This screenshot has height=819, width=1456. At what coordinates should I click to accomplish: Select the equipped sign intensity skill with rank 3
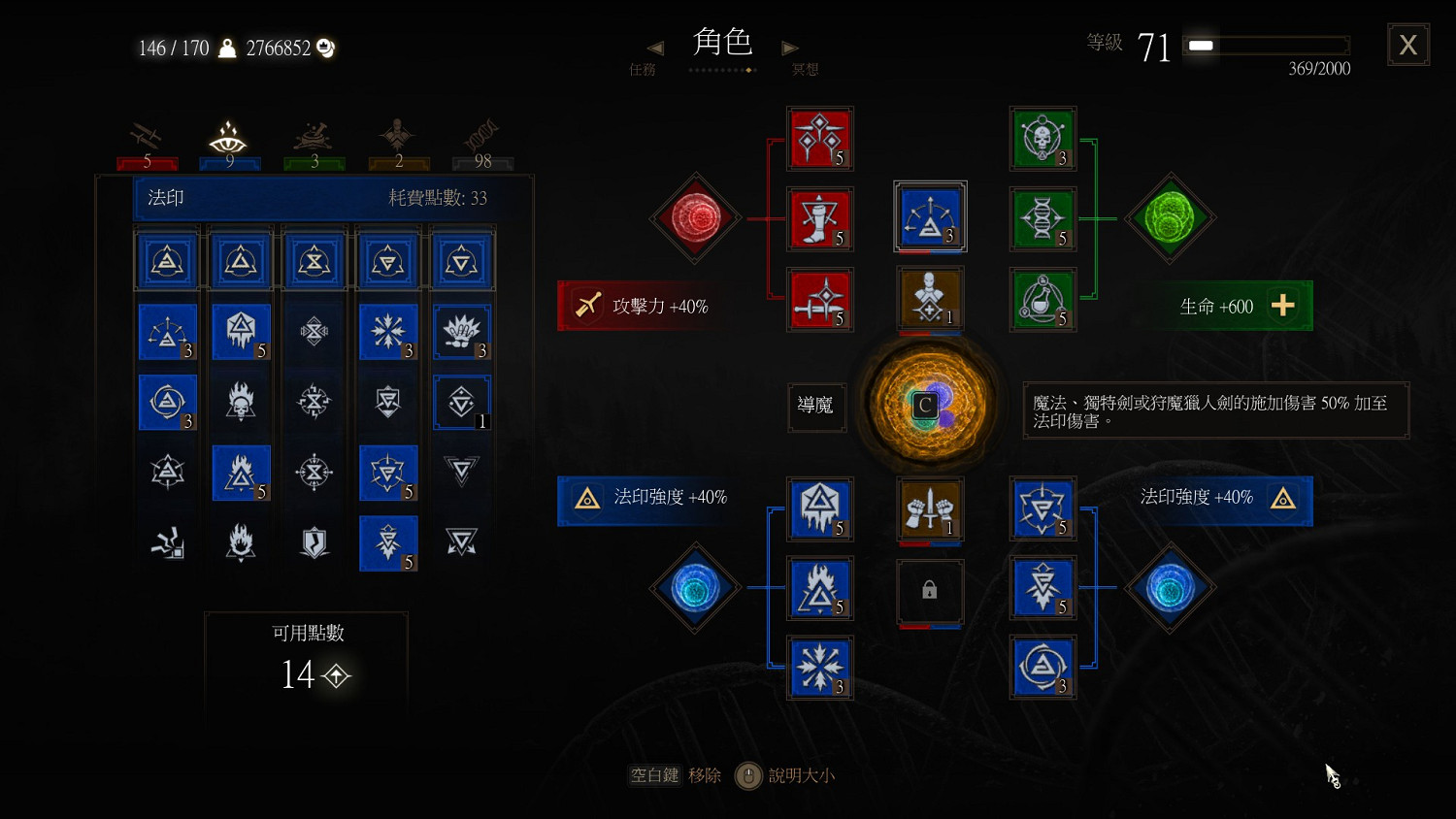930,215
